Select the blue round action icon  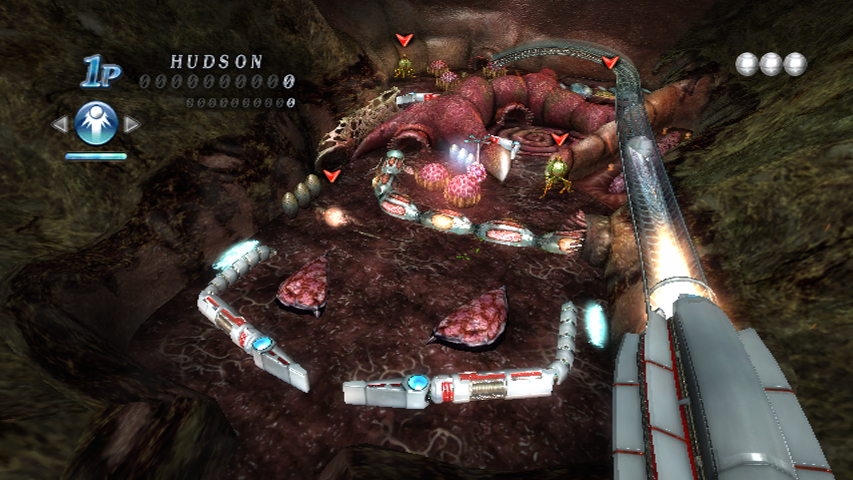(96, 123)
